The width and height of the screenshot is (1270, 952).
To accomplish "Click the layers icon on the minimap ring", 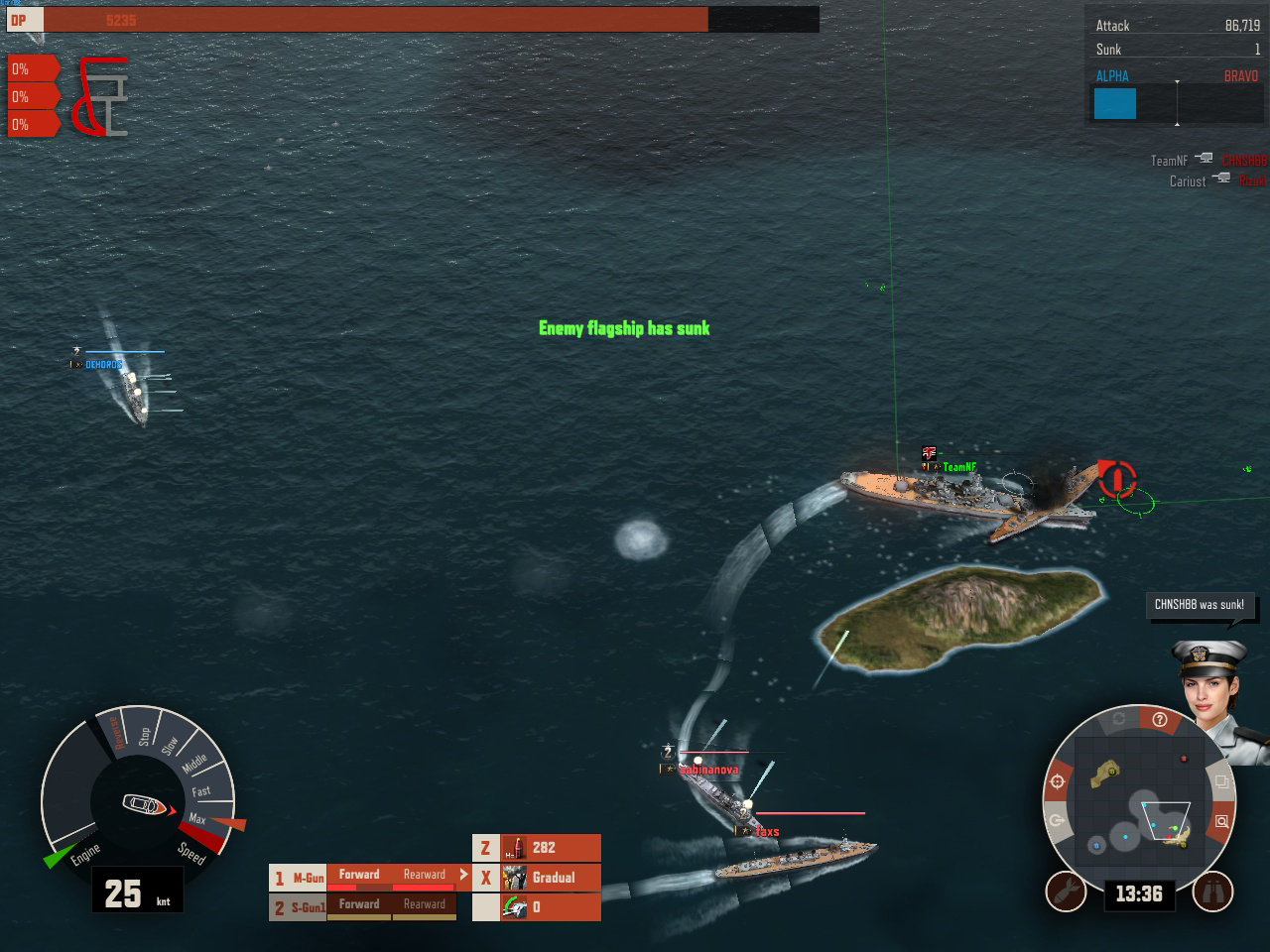I will click(x=1221, y=780).
